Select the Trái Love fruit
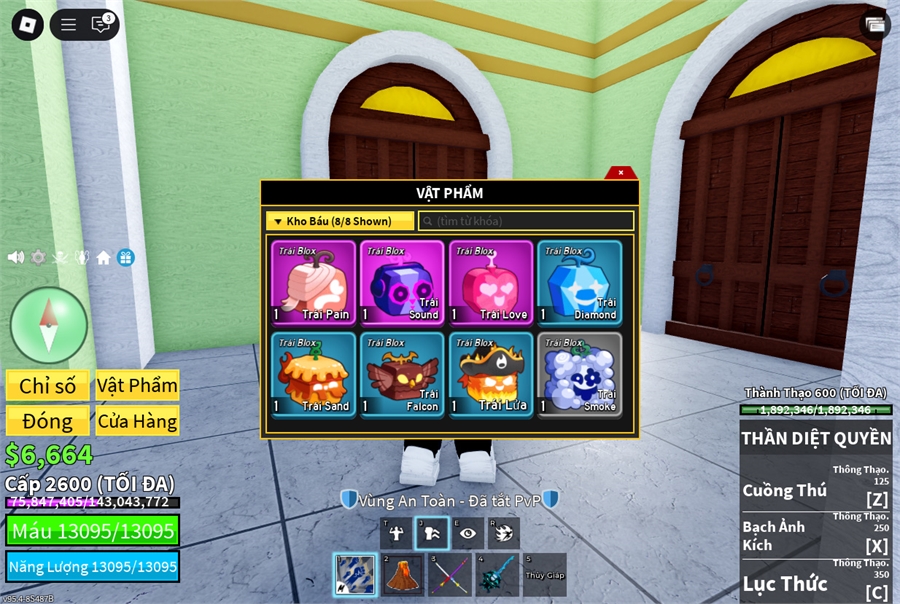The height and width of the screenshot is (604, 900). coord(490,282)
